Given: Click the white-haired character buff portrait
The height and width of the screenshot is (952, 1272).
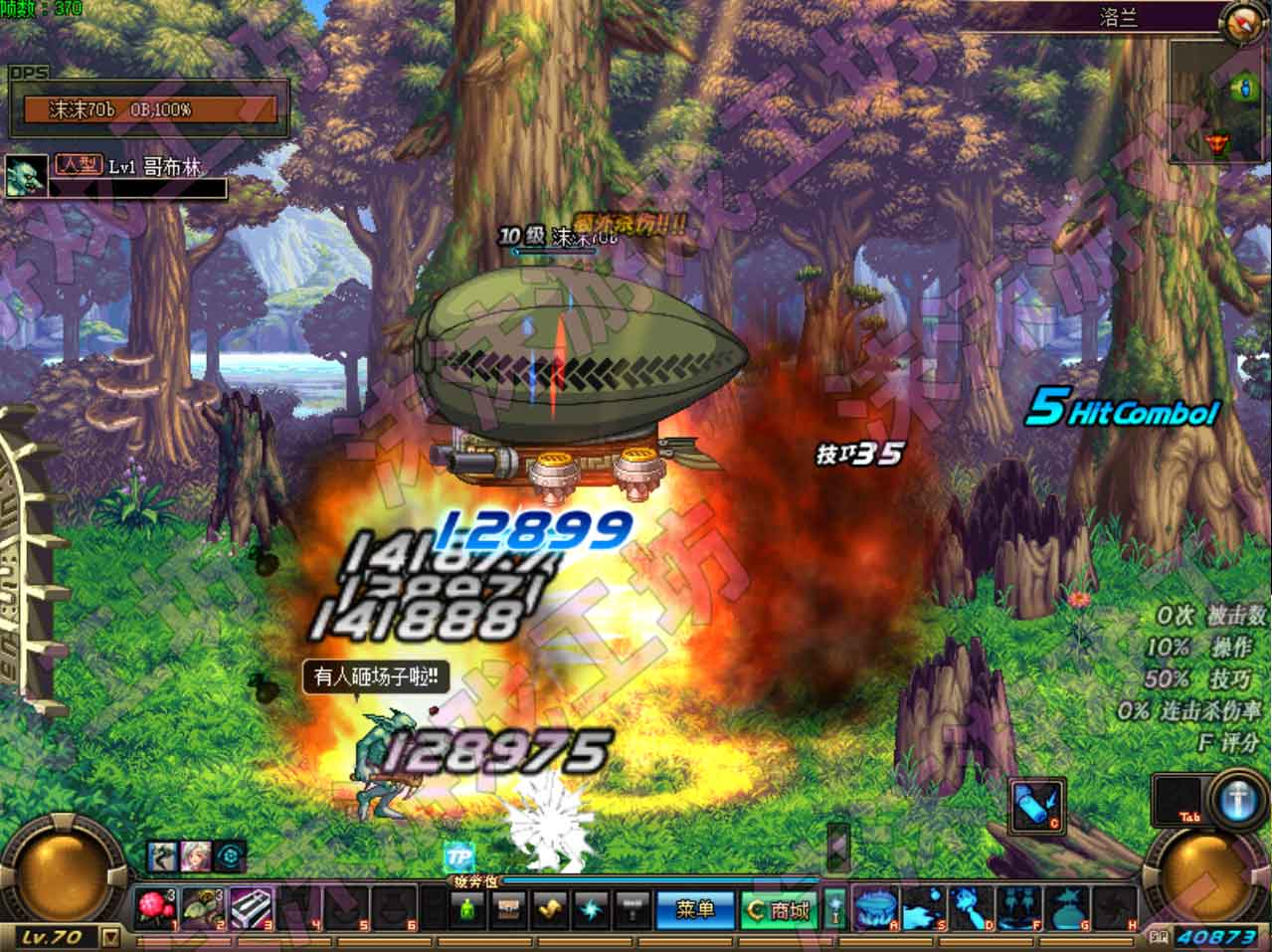Looking at the screenshot, I should point(195,857).
